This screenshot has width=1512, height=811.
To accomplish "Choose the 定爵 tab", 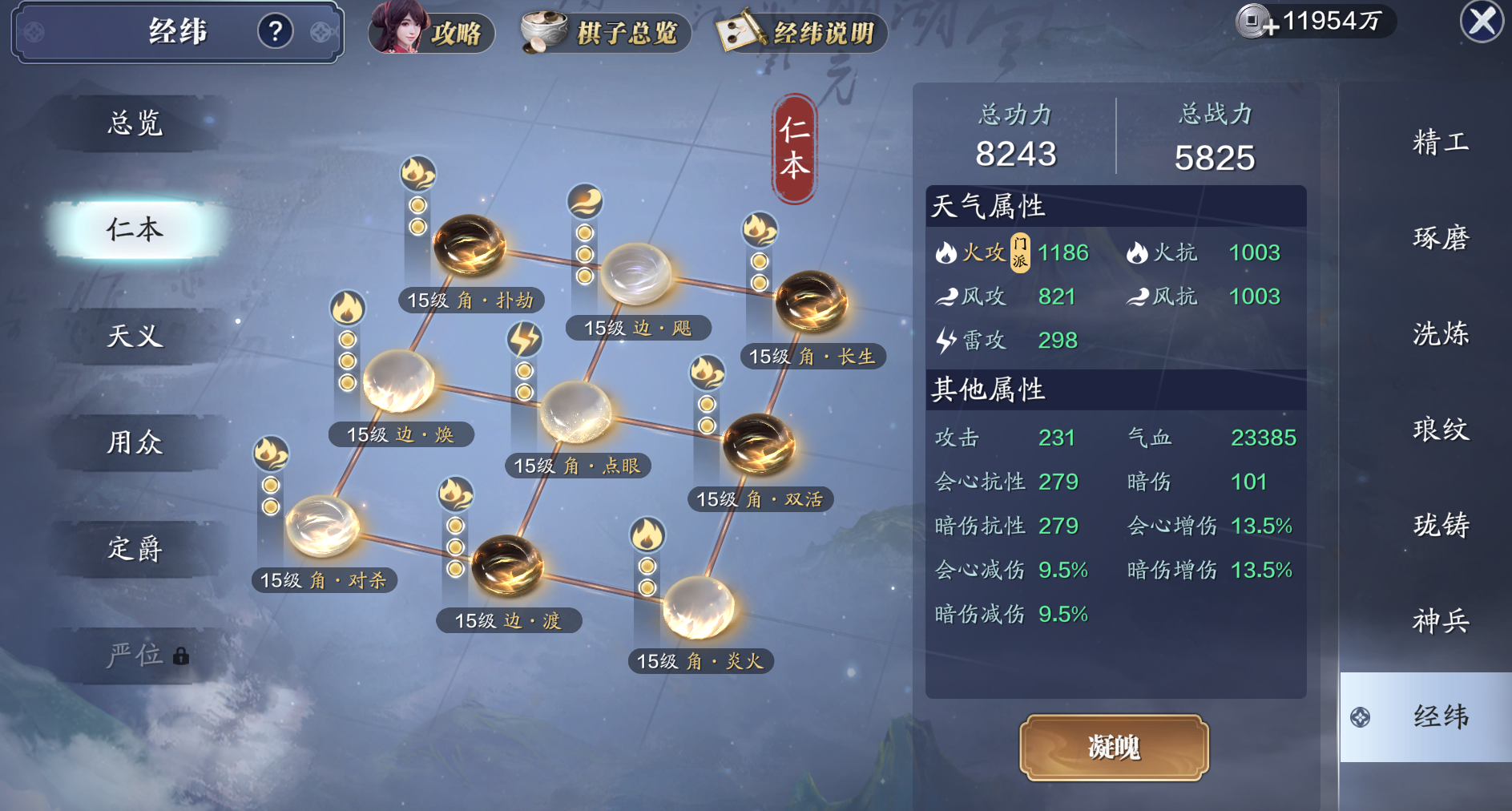I will click(x=135, y=549).
